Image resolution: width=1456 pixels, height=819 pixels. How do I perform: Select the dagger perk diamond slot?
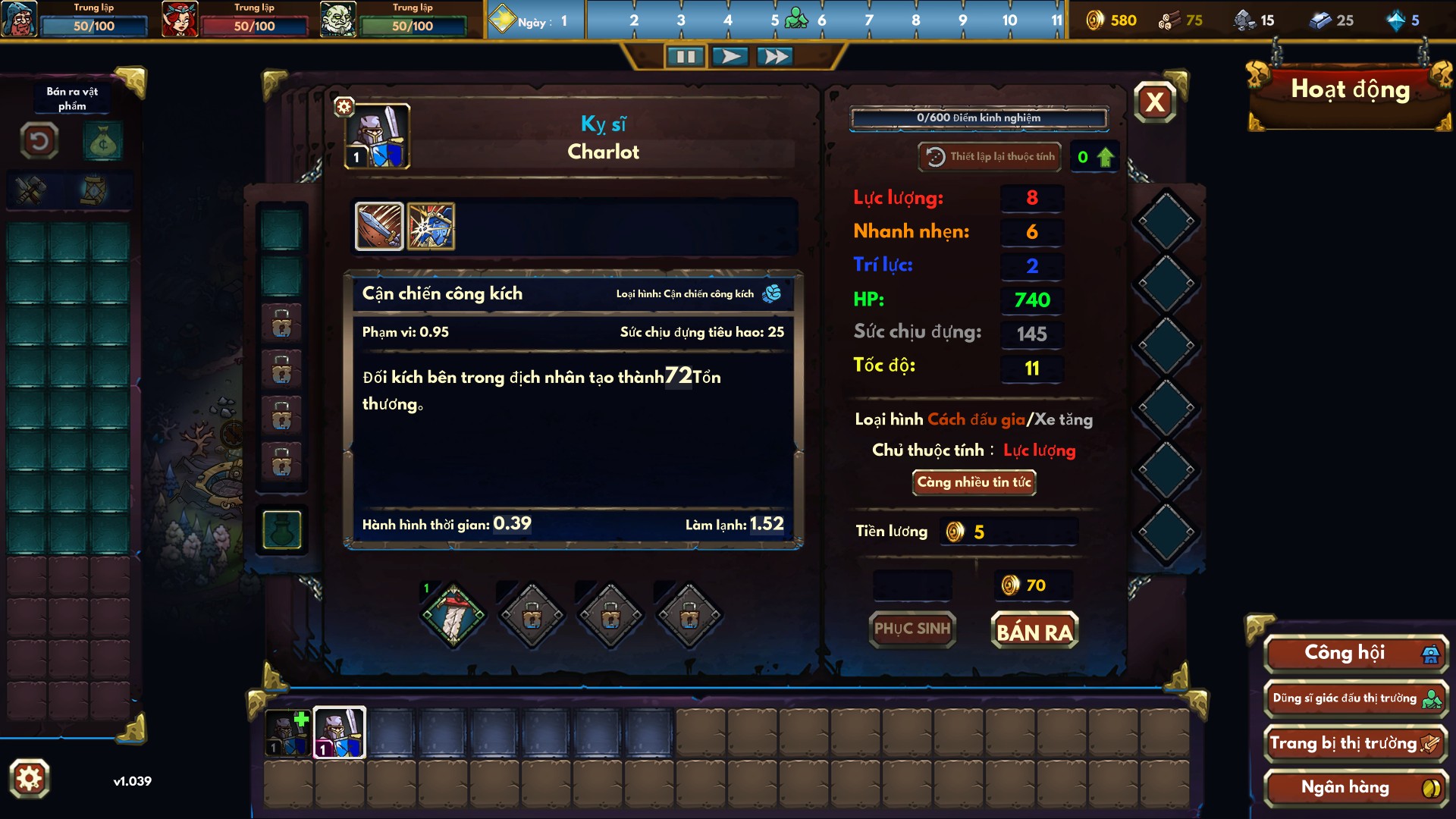click(453, 615)
